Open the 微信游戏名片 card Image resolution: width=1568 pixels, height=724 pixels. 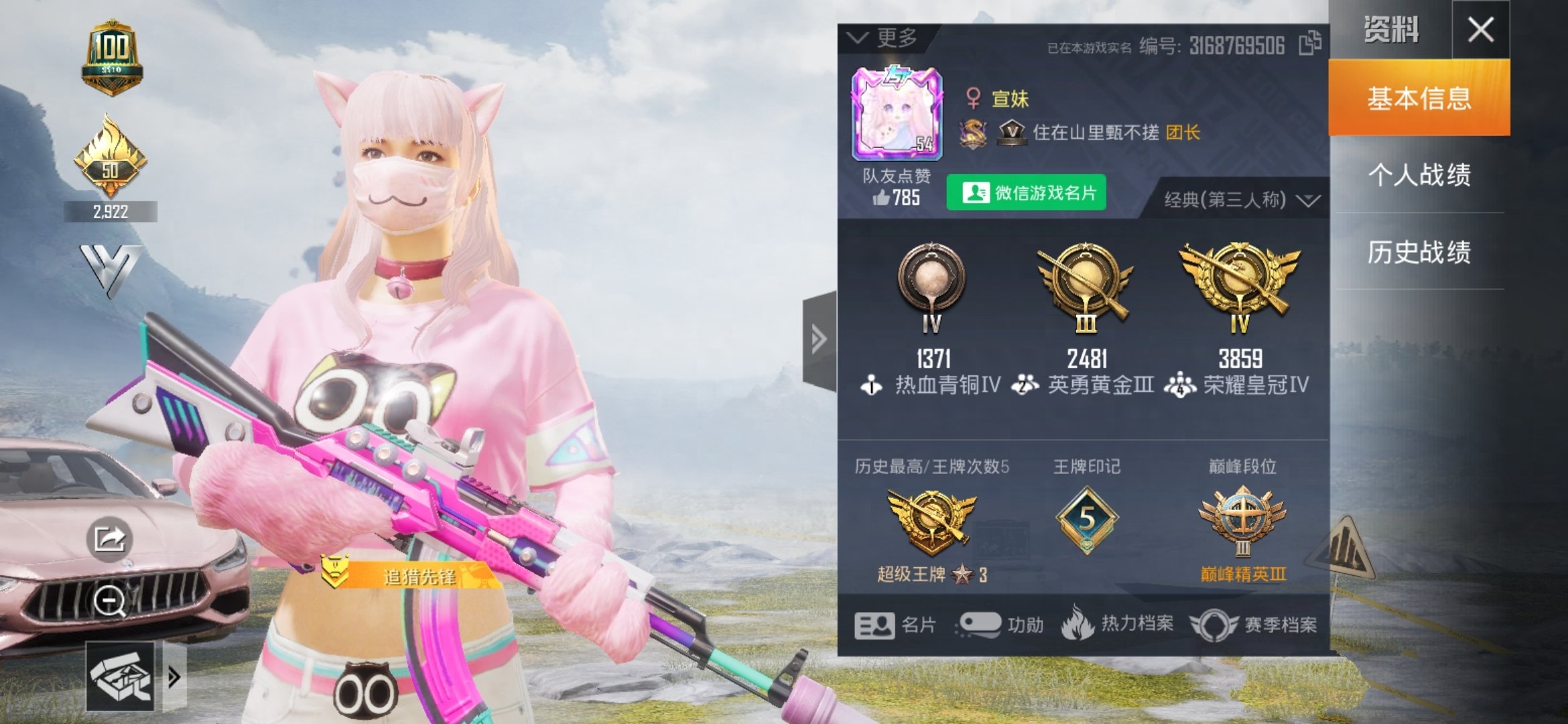pos(1026,193)
